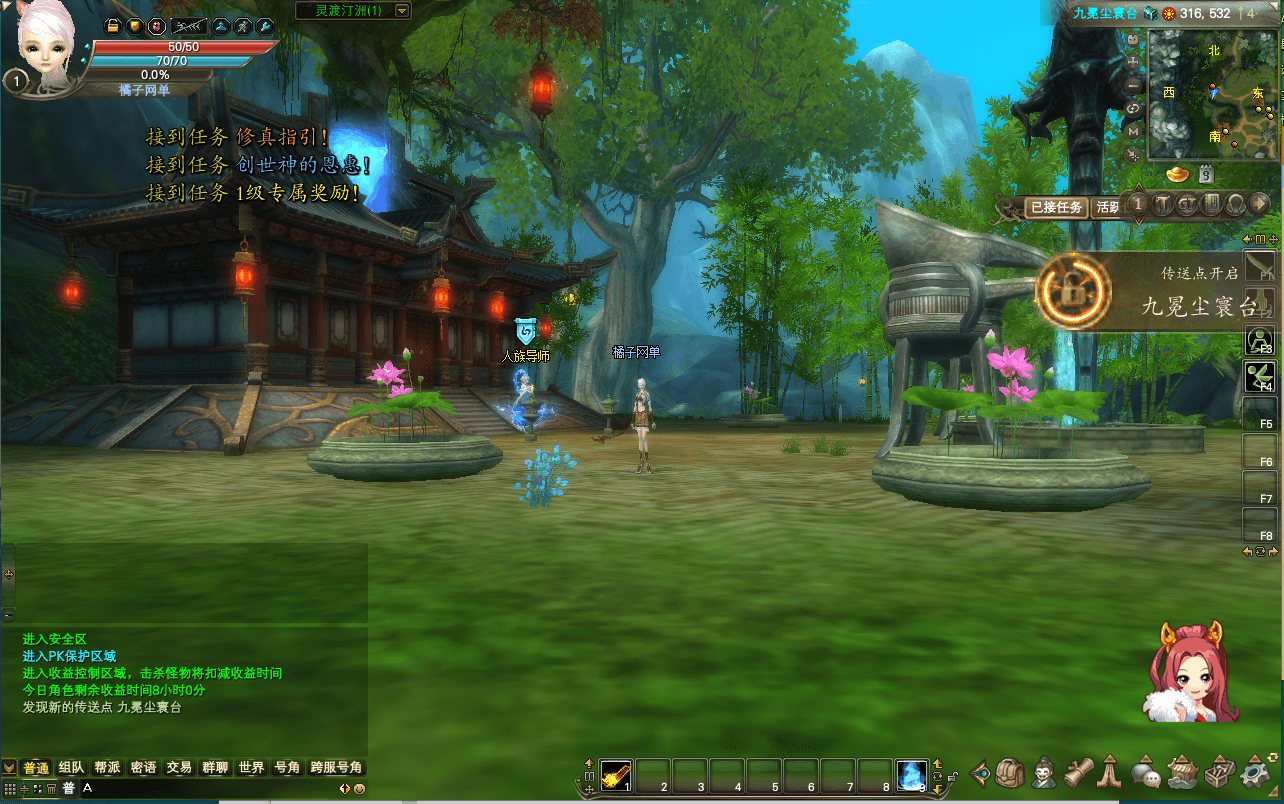This screenshot has height=804, width=1284.
Task: Open the 灵渡汀洲 server line dropdown
Action: (402, 11)
